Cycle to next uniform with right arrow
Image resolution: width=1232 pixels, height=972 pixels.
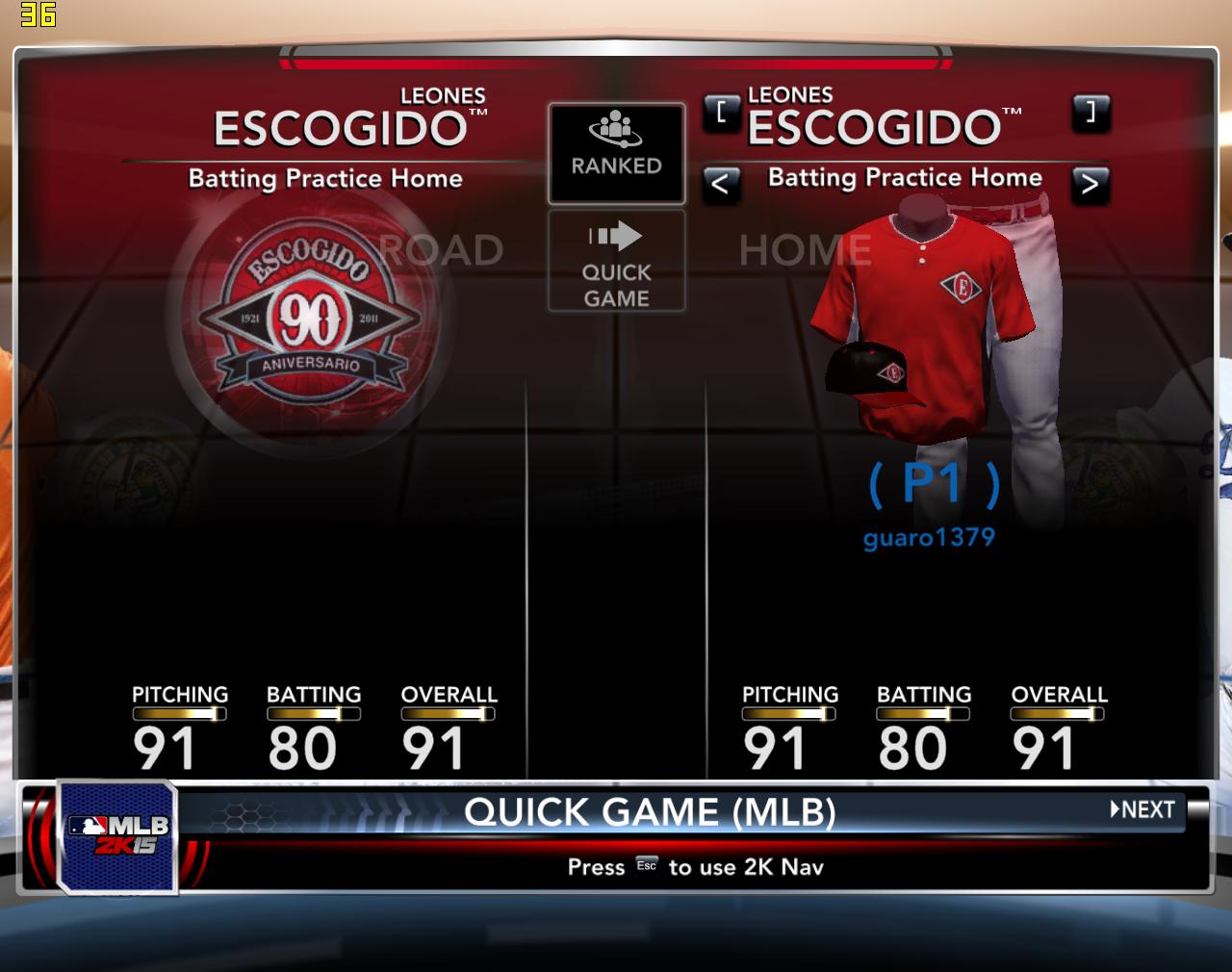[x=1090, y=183]
